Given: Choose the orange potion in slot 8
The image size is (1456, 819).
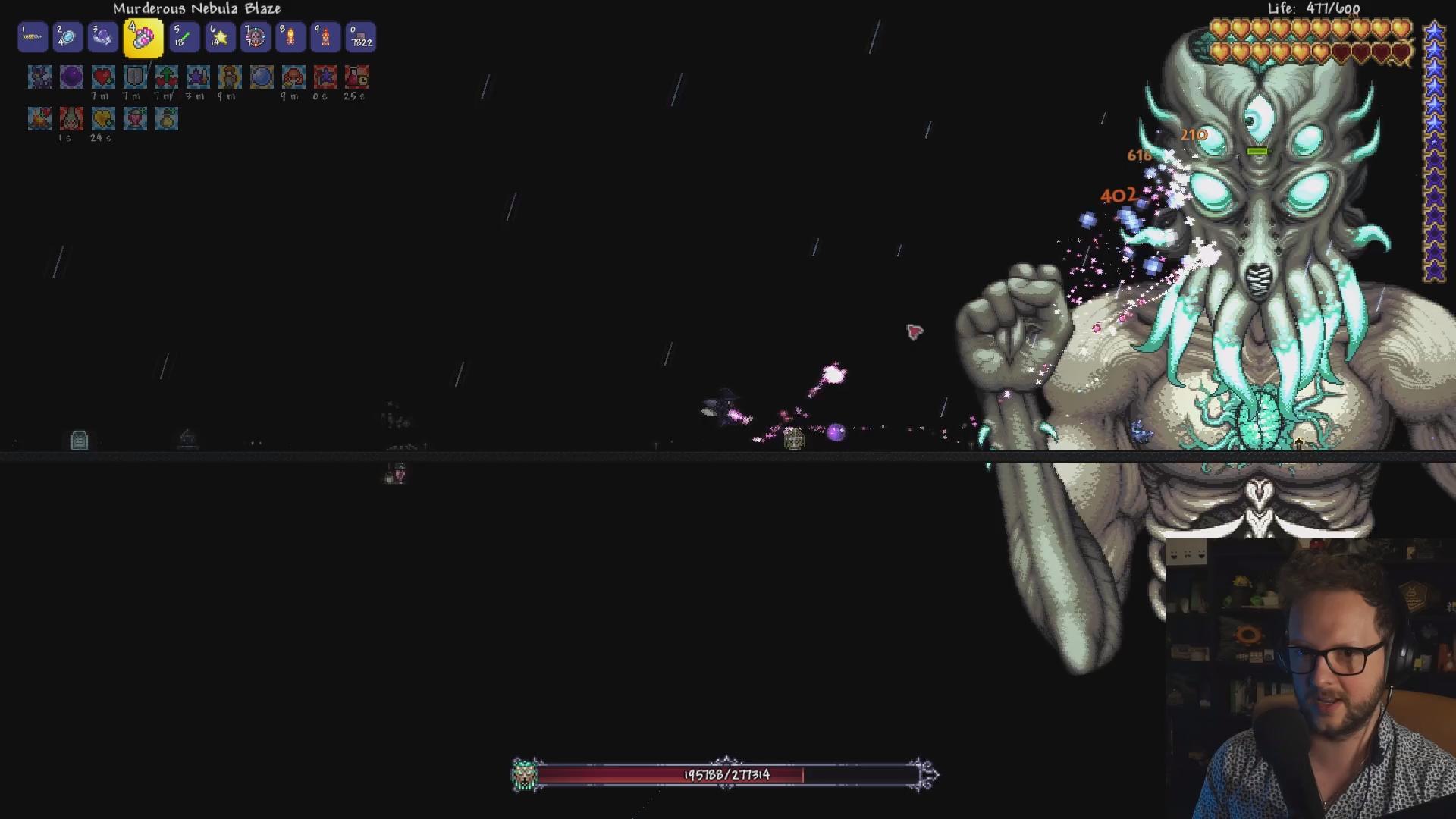Looking at the screenshot, I should (290, 37).
